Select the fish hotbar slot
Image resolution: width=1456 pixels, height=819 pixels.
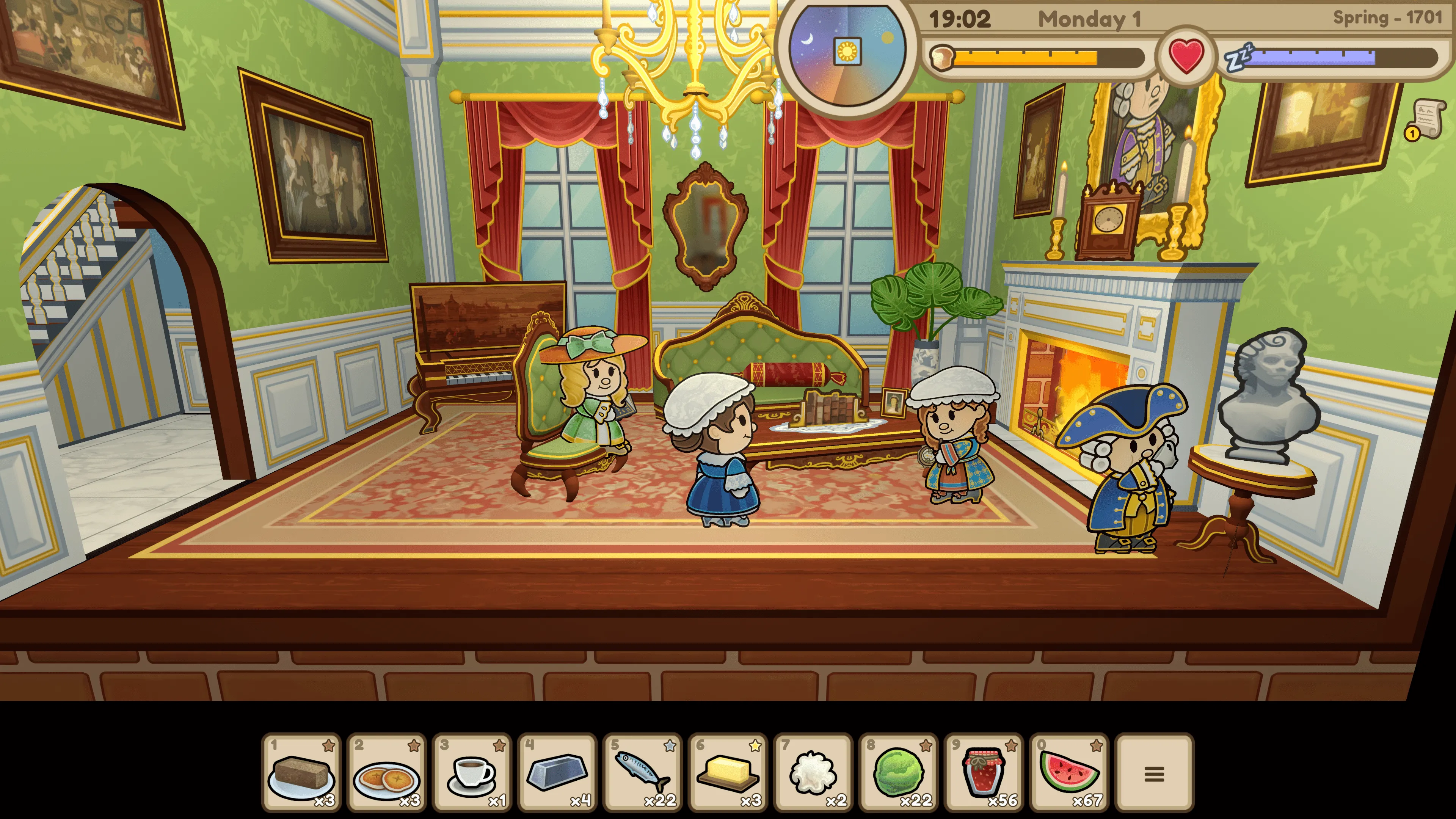coord(643,772)
